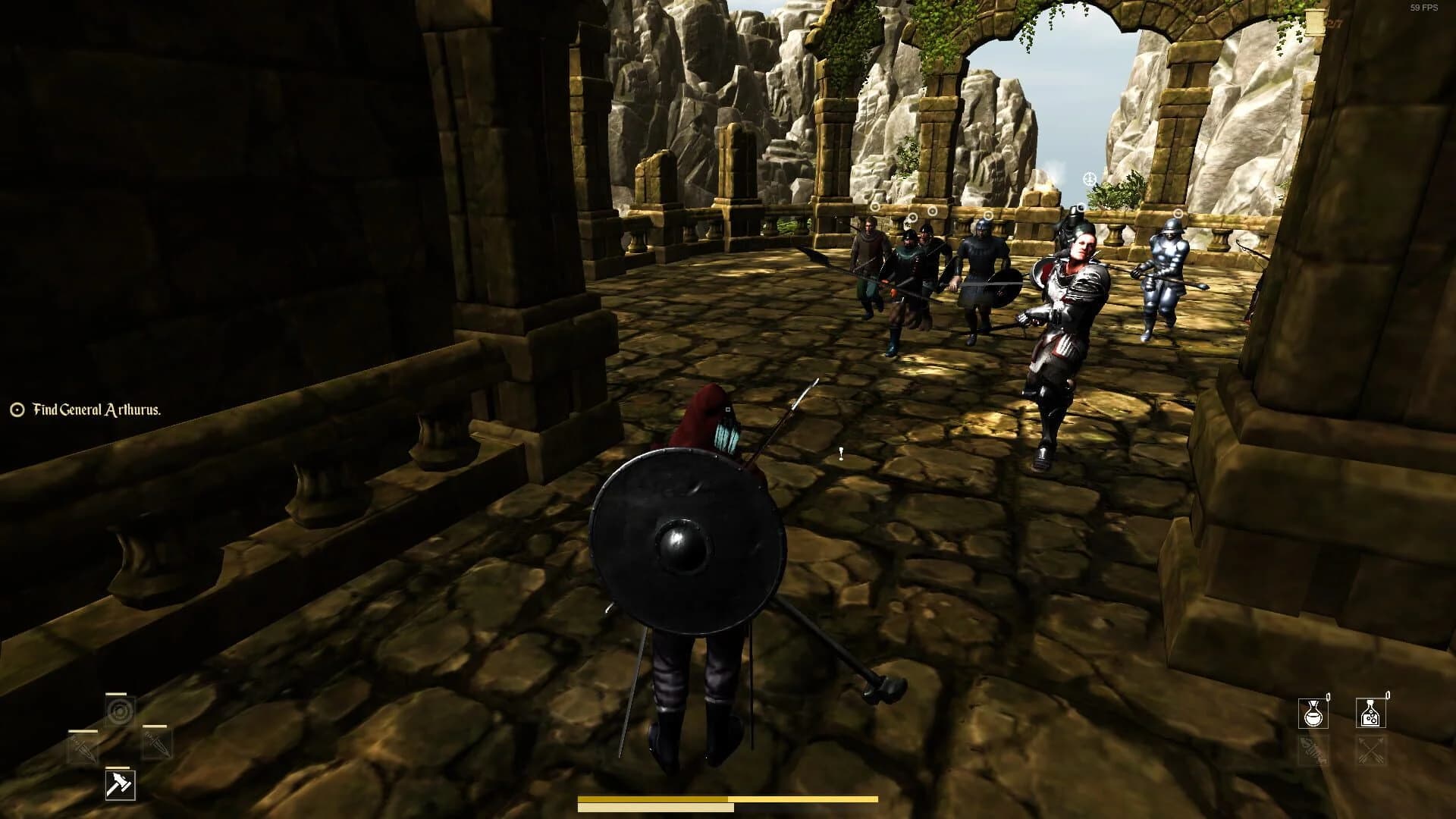Select the right dagger weapon slot
Image resolution: width=1456 pixels, height=819 pixels.
click(158, 745)
